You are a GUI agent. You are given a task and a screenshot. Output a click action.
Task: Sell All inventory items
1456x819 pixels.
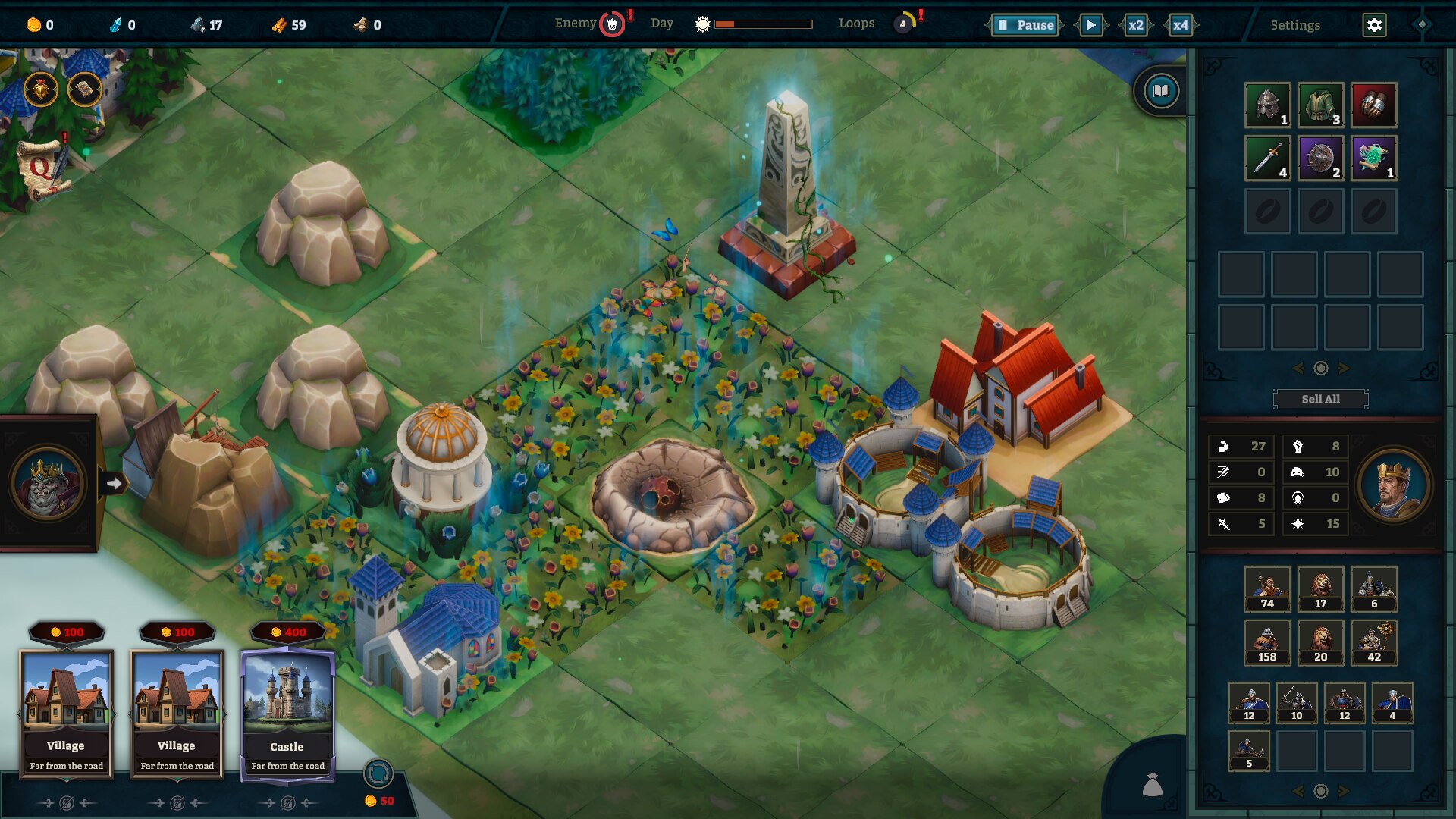(x=1320, y=399)
